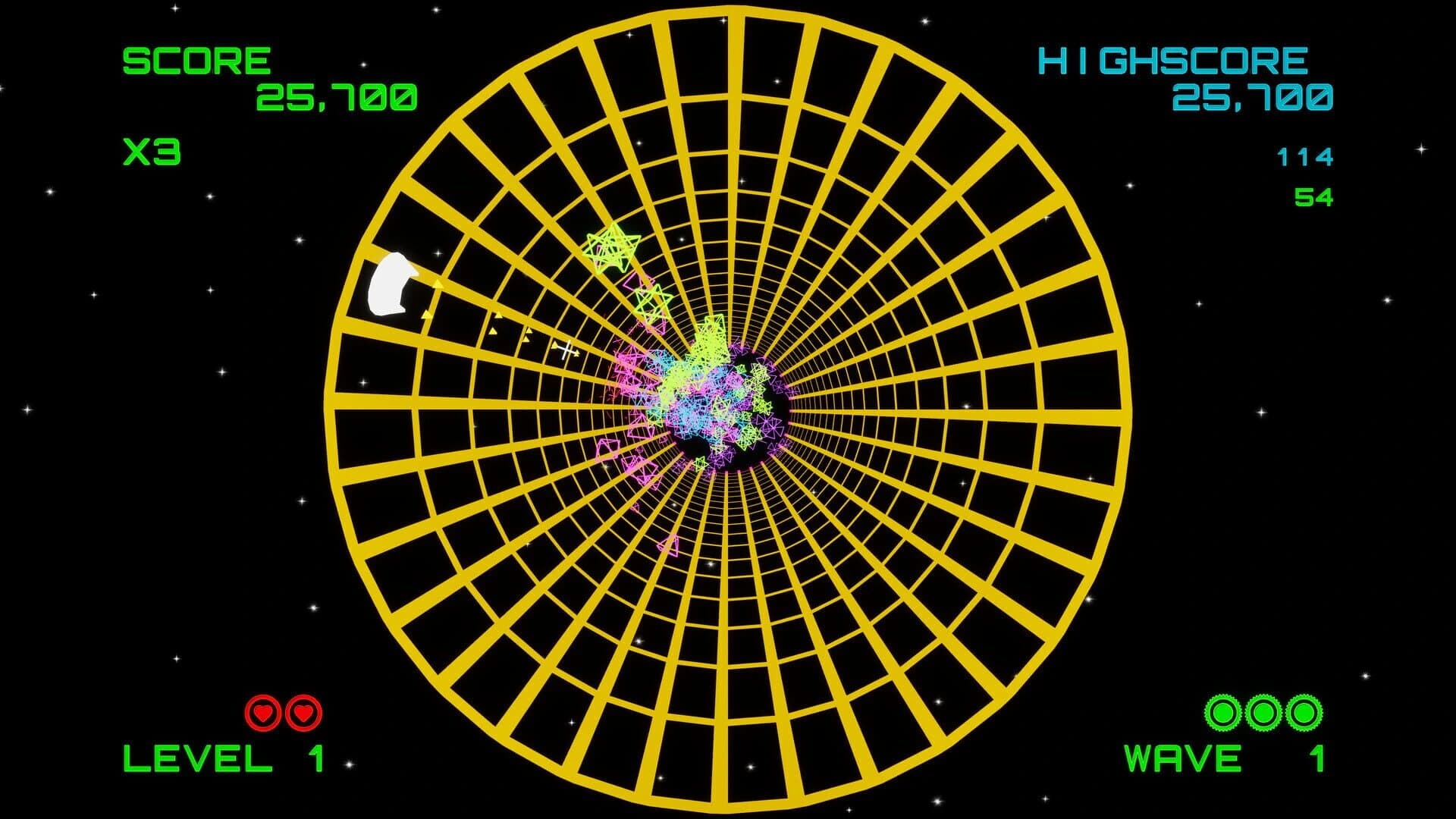Click a yellow triangle spike near the ship
1456x819 pixels.
click(438, 284)
